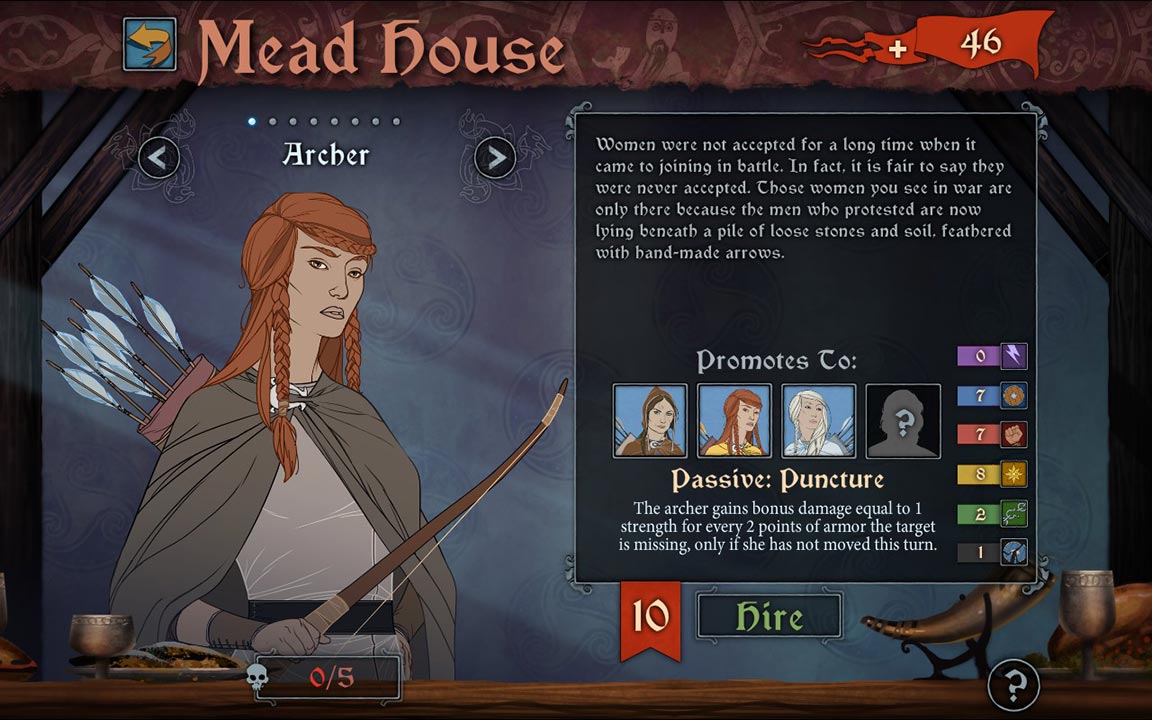The height and width of the screenshot is (720, 1152).
Task: Hire the Archer
Action: tap(769, 616)
